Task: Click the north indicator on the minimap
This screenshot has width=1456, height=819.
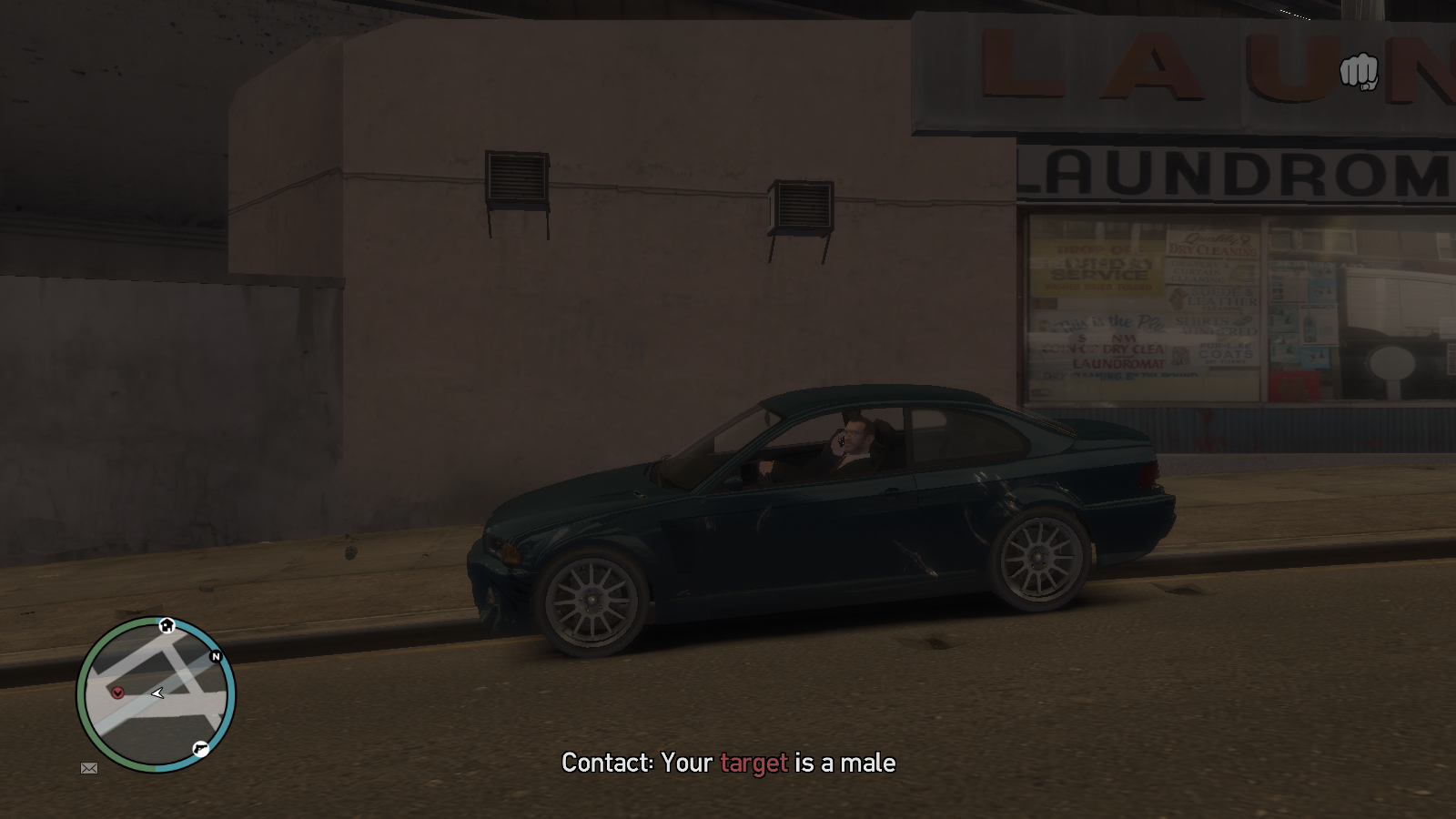Action: (x=216, y=656)
